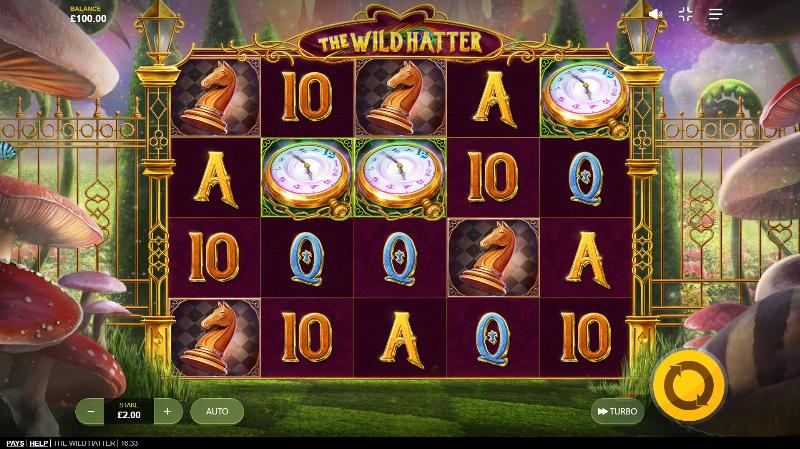The image size is (800, 449).
Task: Open the Auto spin options
Action: [x=217, y=411]
